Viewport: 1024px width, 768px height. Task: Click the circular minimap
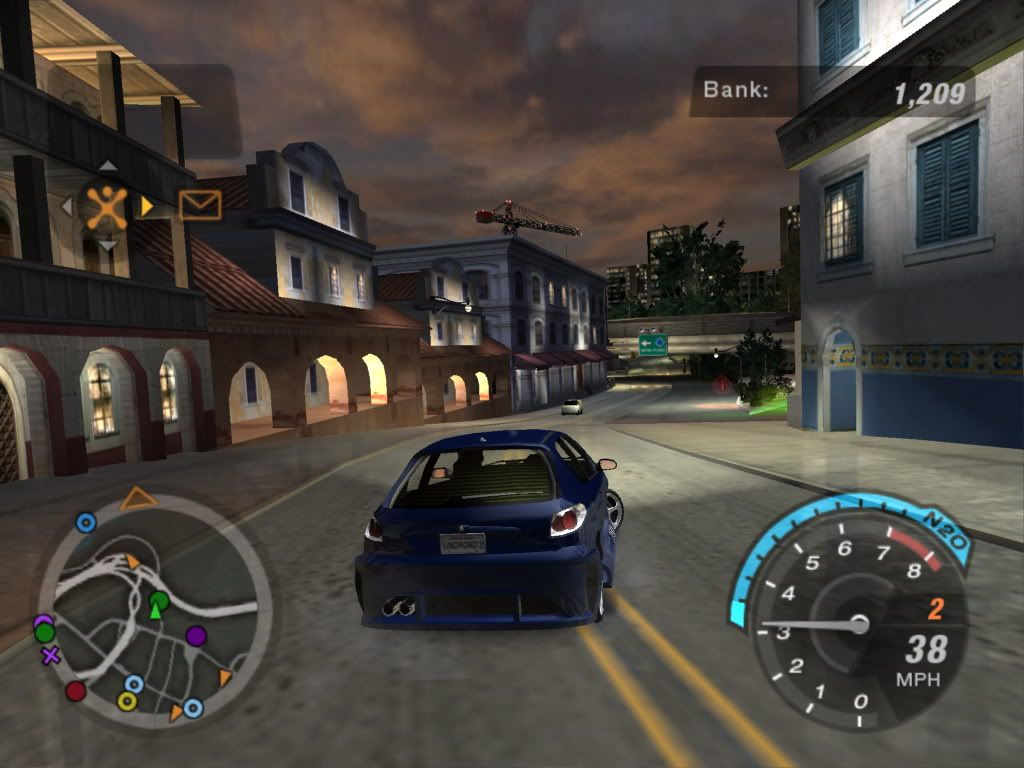click(x=155, y=611)
